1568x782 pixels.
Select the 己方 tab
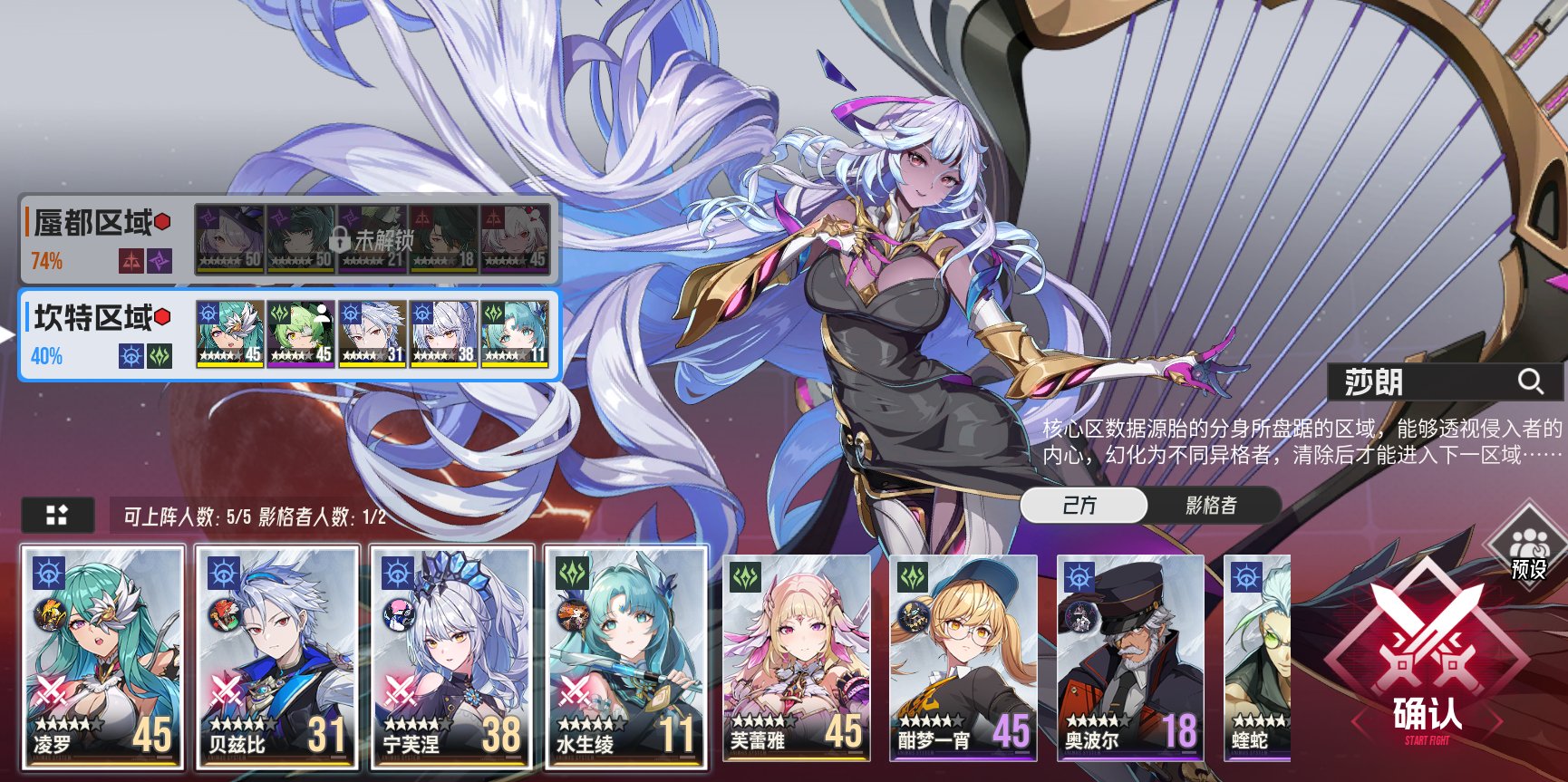click(1084, 506)
